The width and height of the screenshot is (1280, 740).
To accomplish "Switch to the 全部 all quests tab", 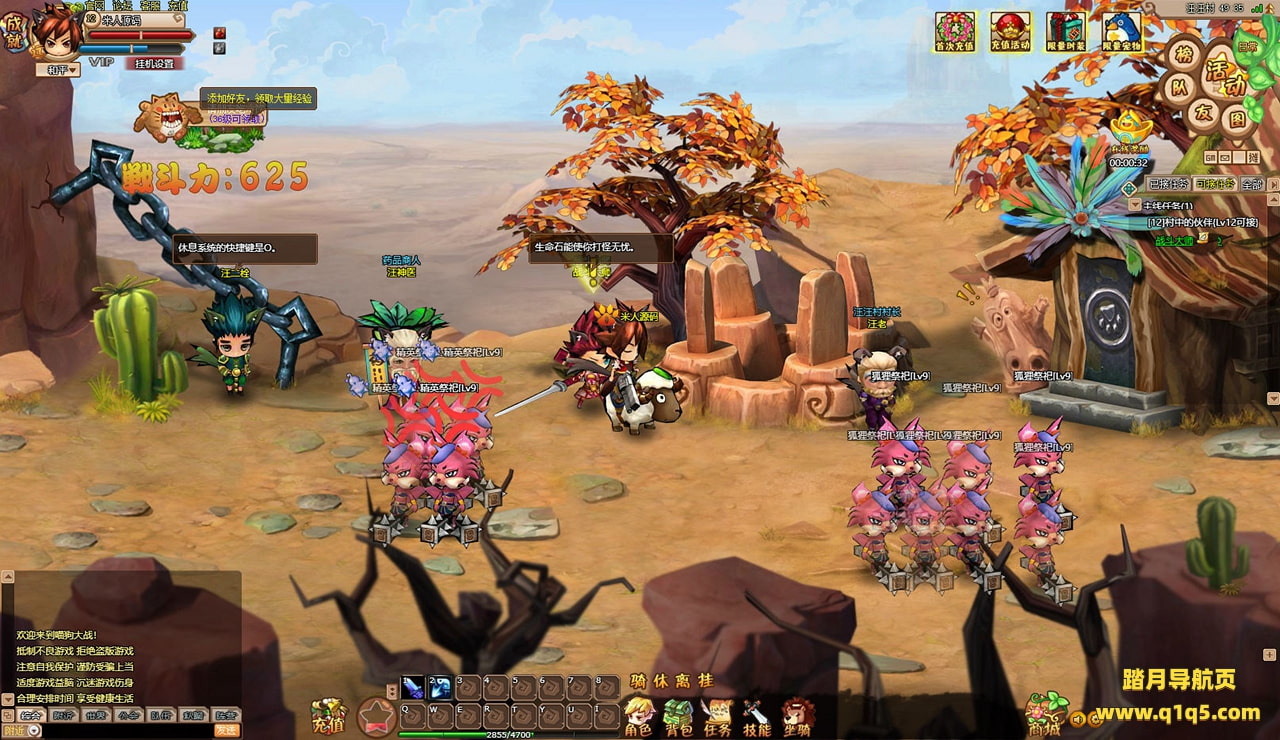I will (x=1251, y=184).
